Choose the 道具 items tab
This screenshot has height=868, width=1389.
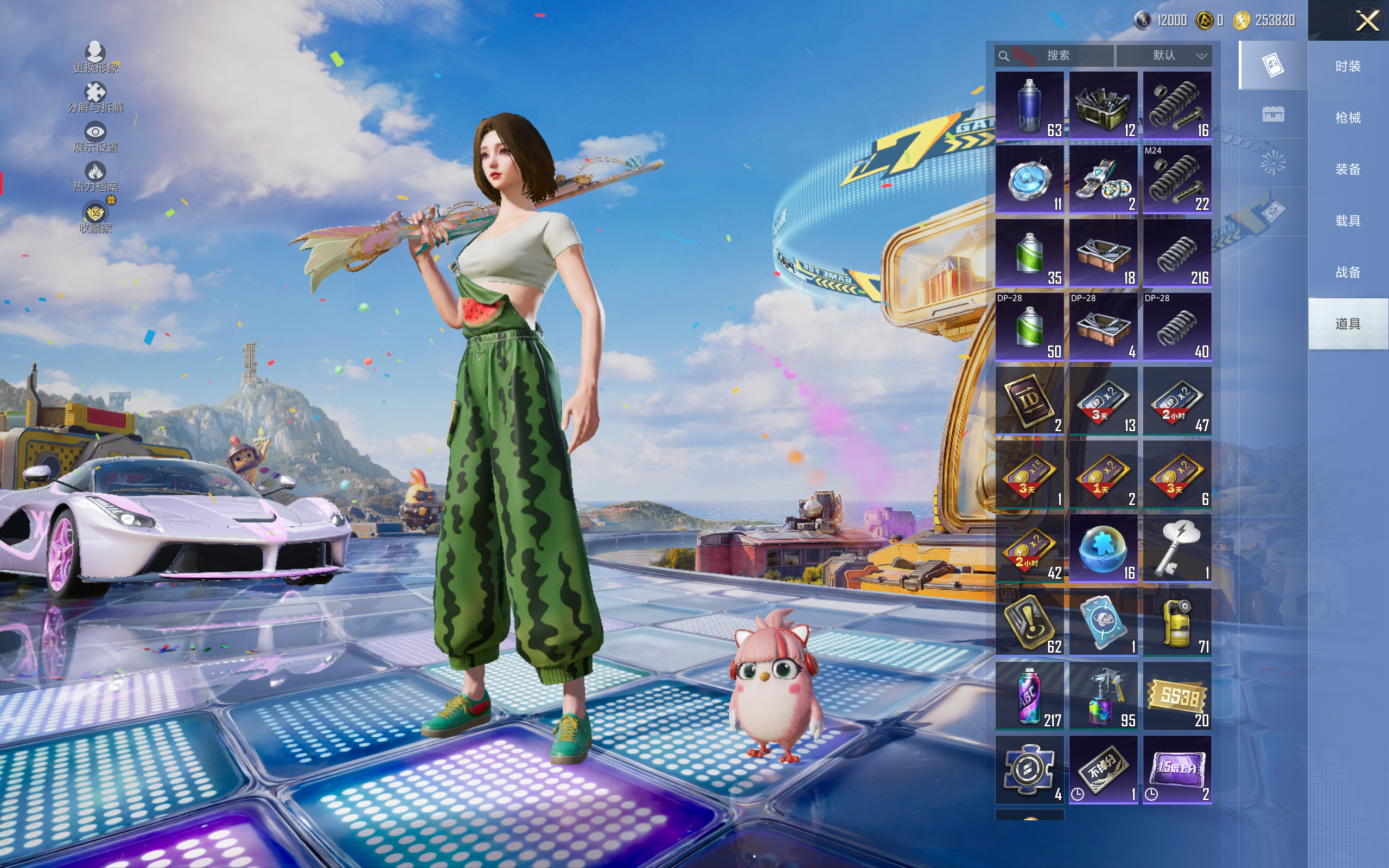(1348, 324)
